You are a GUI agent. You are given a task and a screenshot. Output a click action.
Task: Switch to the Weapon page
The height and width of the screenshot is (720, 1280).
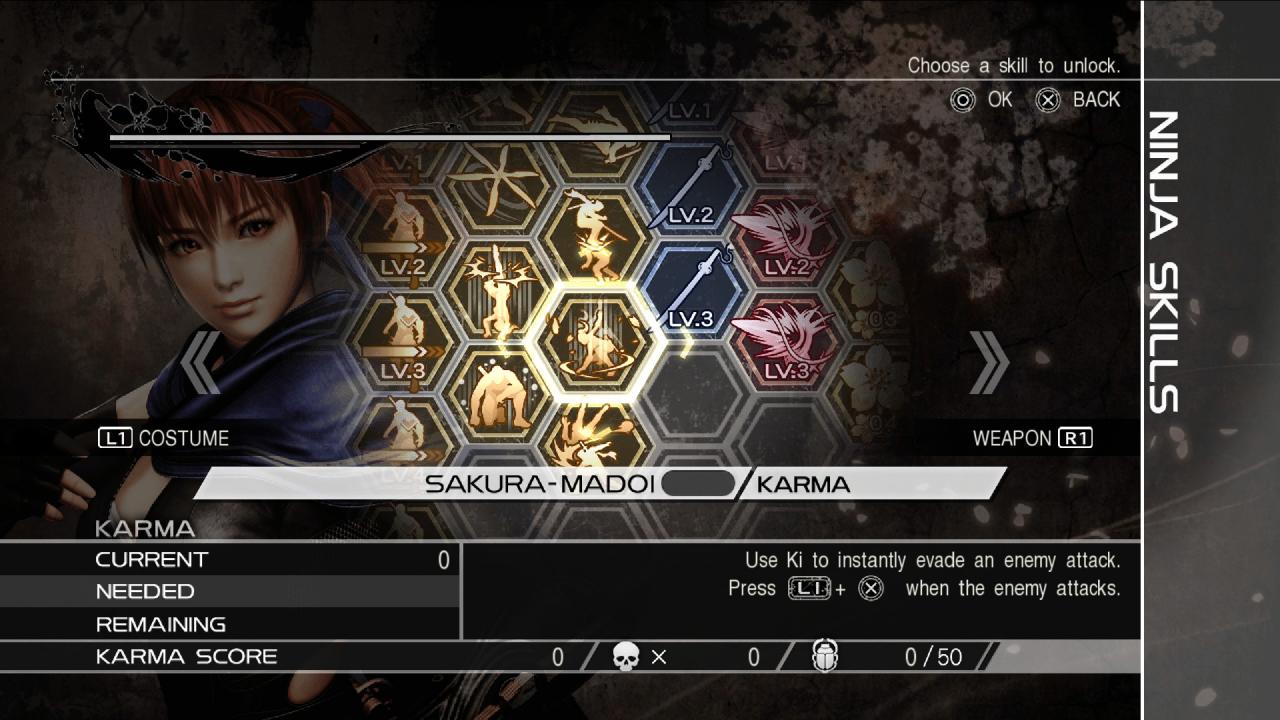1032,438
